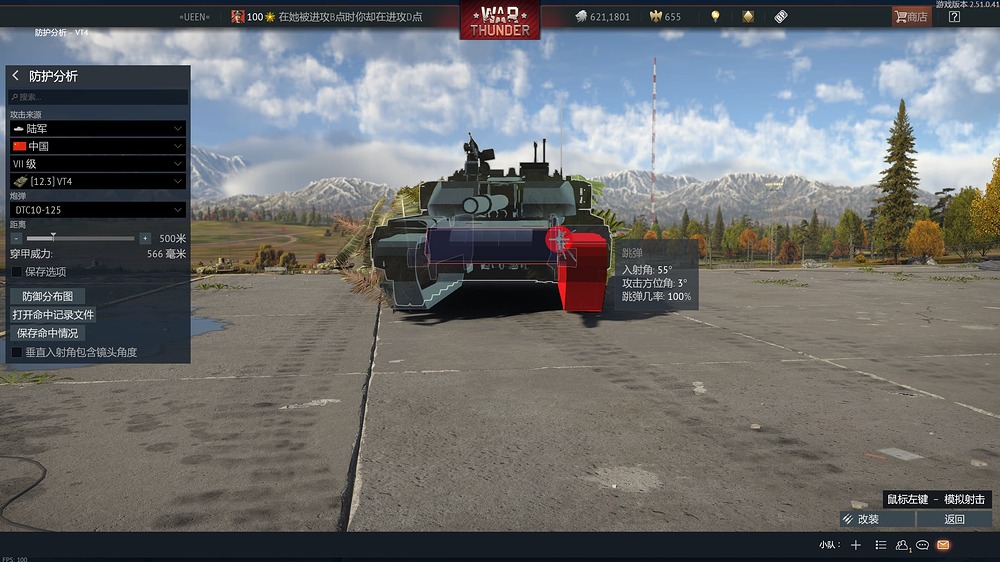Open the orange mail envelope icon
1000x562 pixels.
[x=943, y=545]
